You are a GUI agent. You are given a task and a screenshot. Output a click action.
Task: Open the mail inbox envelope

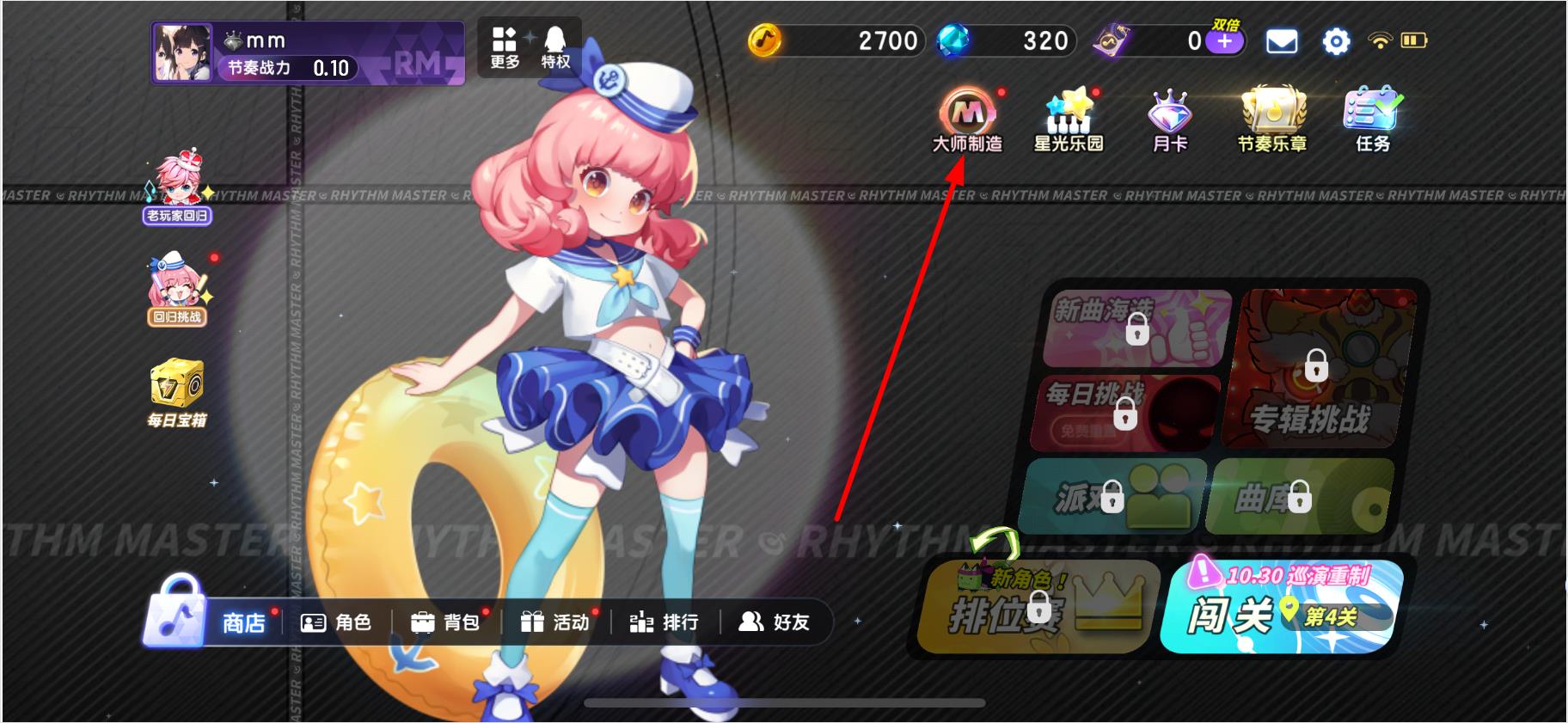1283,41
